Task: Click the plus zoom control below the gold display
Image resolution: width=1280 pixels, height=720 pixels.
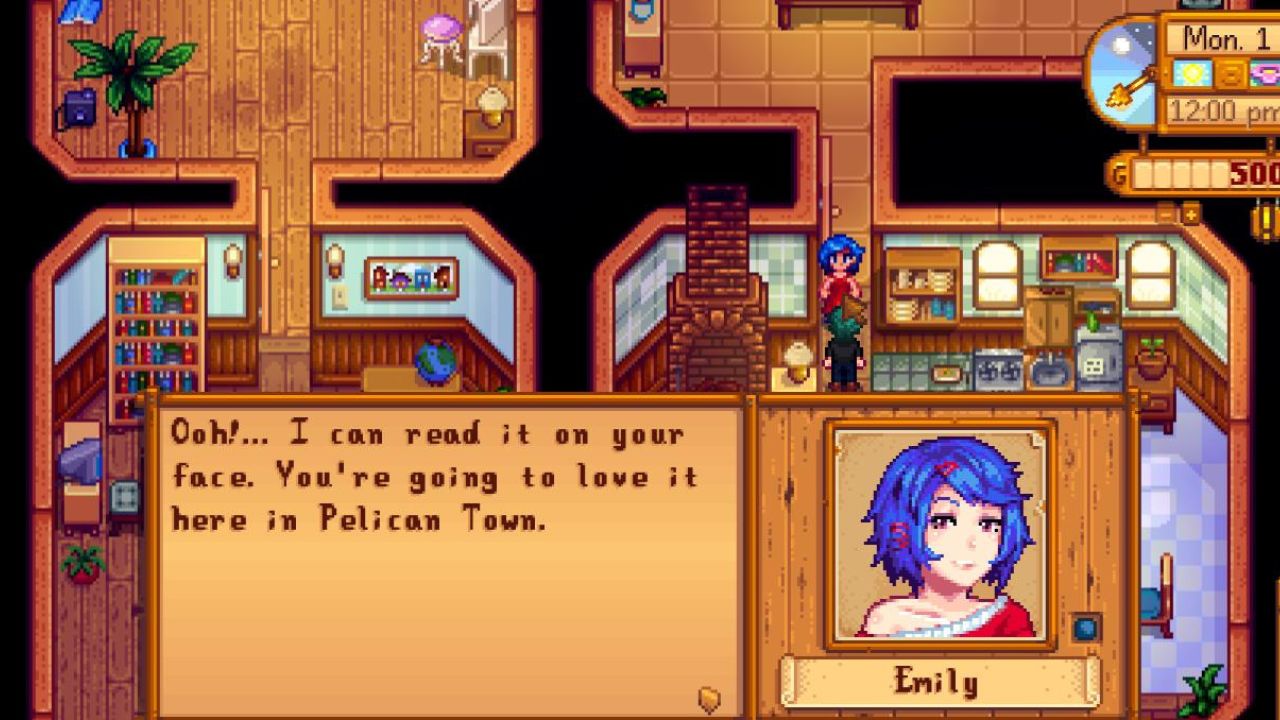Action: (1192, 214)
